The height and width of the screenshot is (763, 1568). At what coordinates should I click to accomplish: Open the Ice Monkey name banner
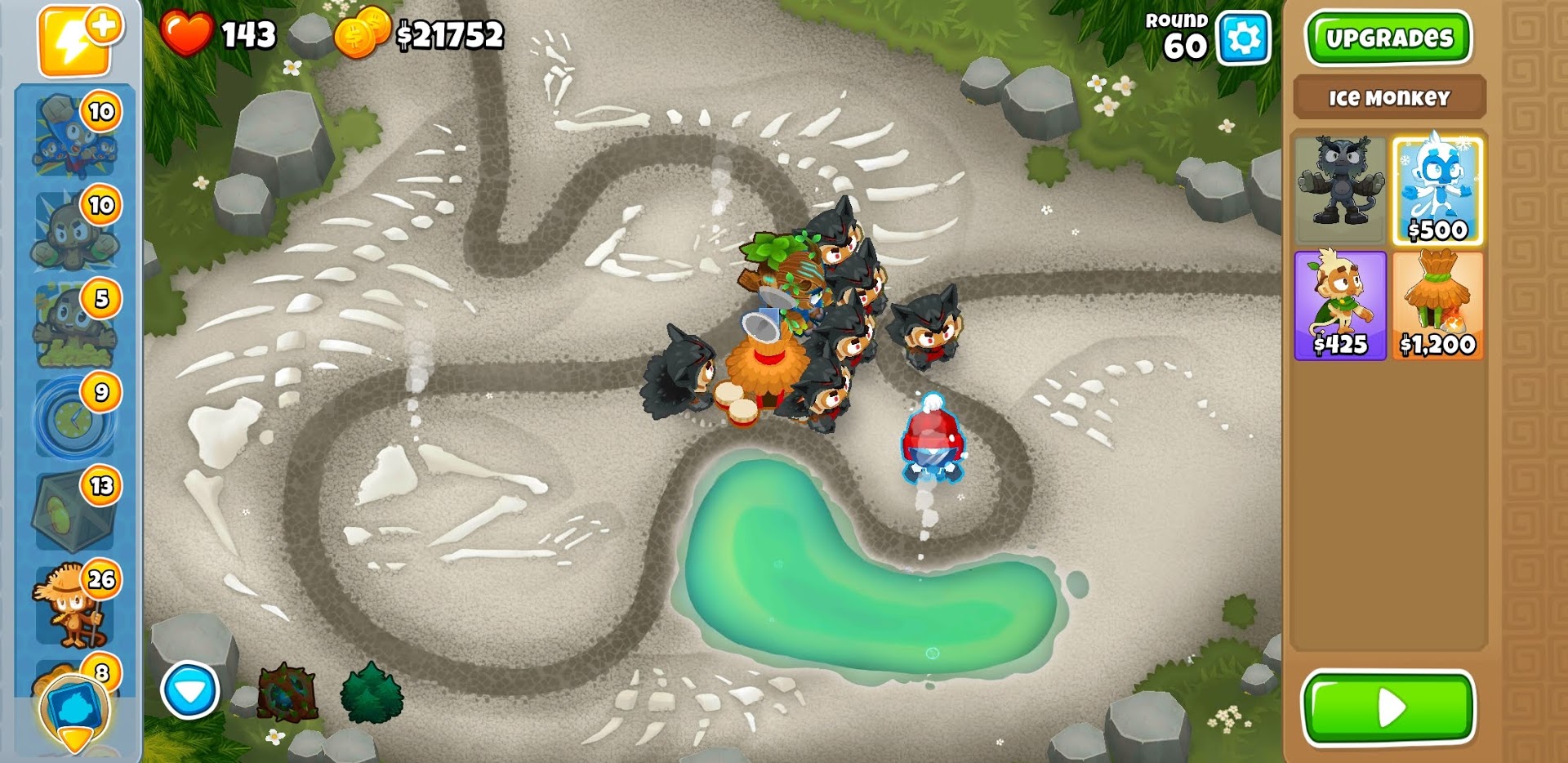(x=1388, y=98)
